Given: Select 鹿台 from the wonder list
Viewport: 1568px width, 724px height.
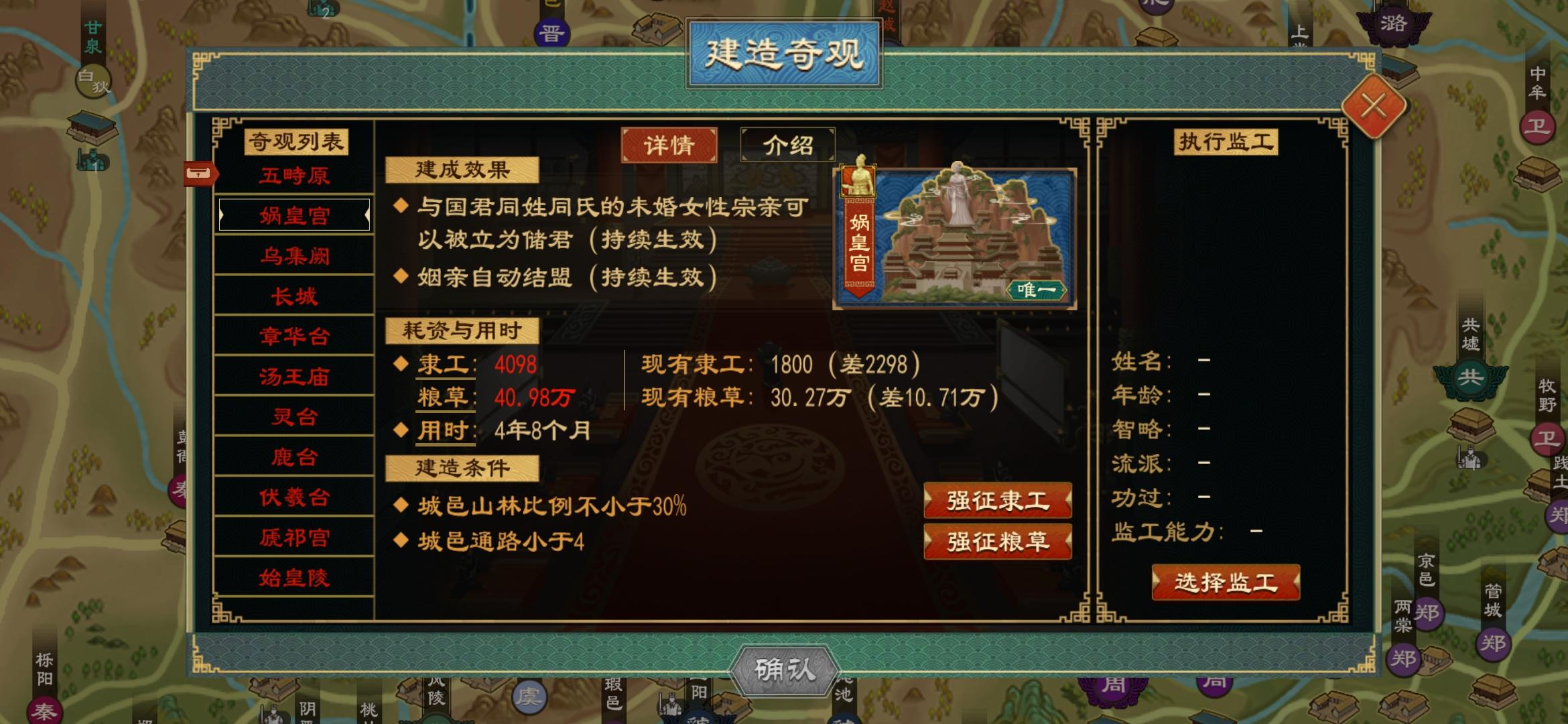Looking at the screenshot, I should pyautogui.click(x=293, y=457).
